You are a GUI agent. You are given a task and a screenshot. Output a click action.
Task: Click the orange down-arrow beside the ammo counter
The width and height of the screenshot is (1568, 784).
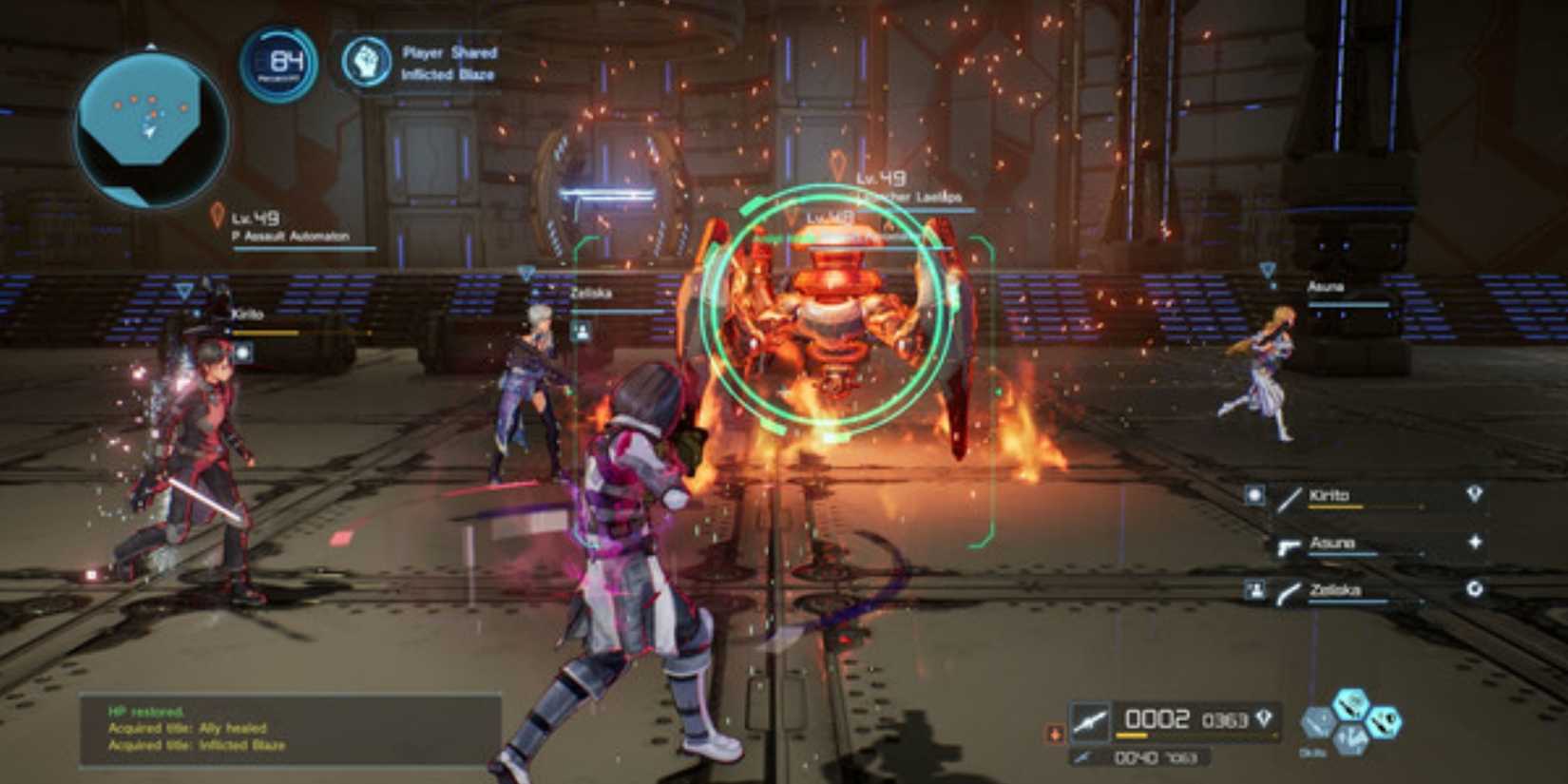point(1057,733)
